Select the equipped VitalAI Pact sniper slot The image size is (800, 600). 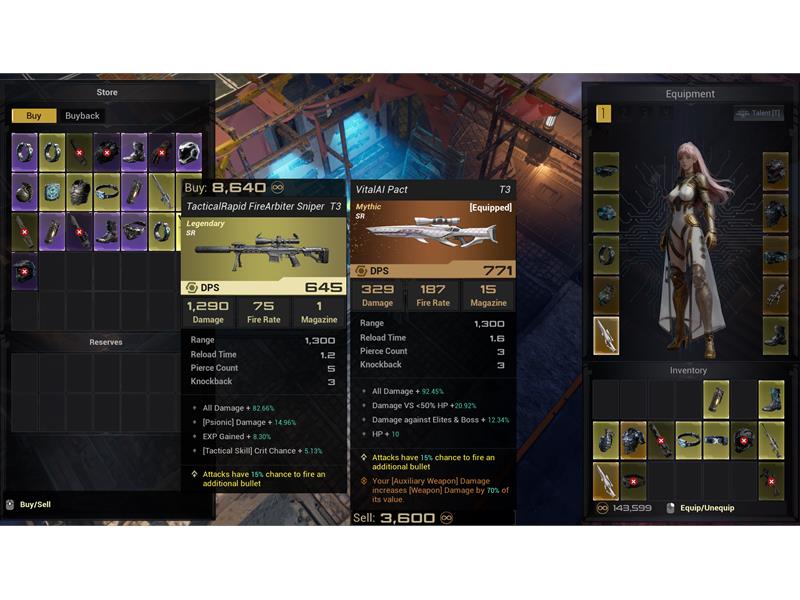(606, 336)
